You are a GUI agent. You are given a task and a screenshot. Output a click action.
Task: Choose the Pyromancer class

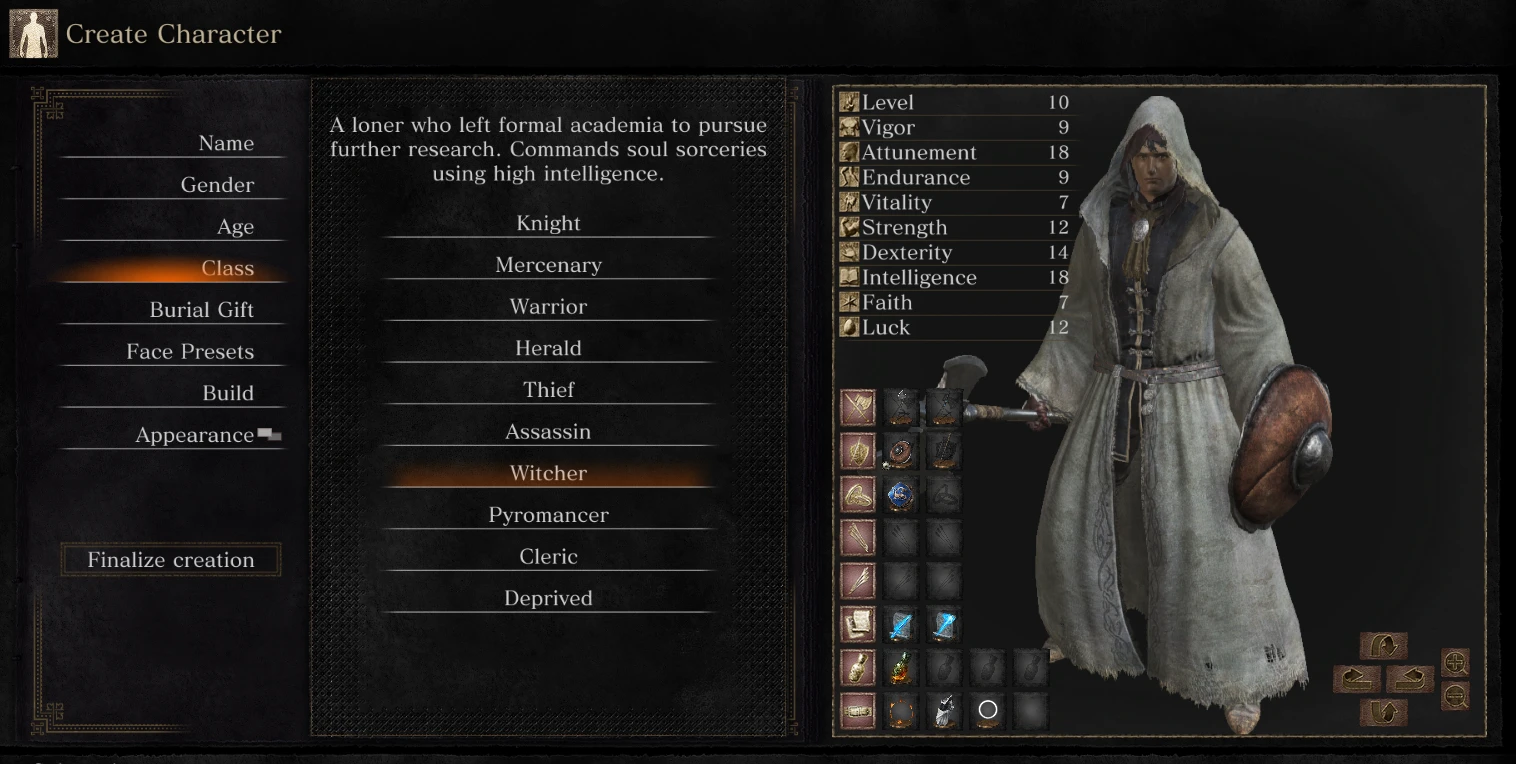coord(547,514)
